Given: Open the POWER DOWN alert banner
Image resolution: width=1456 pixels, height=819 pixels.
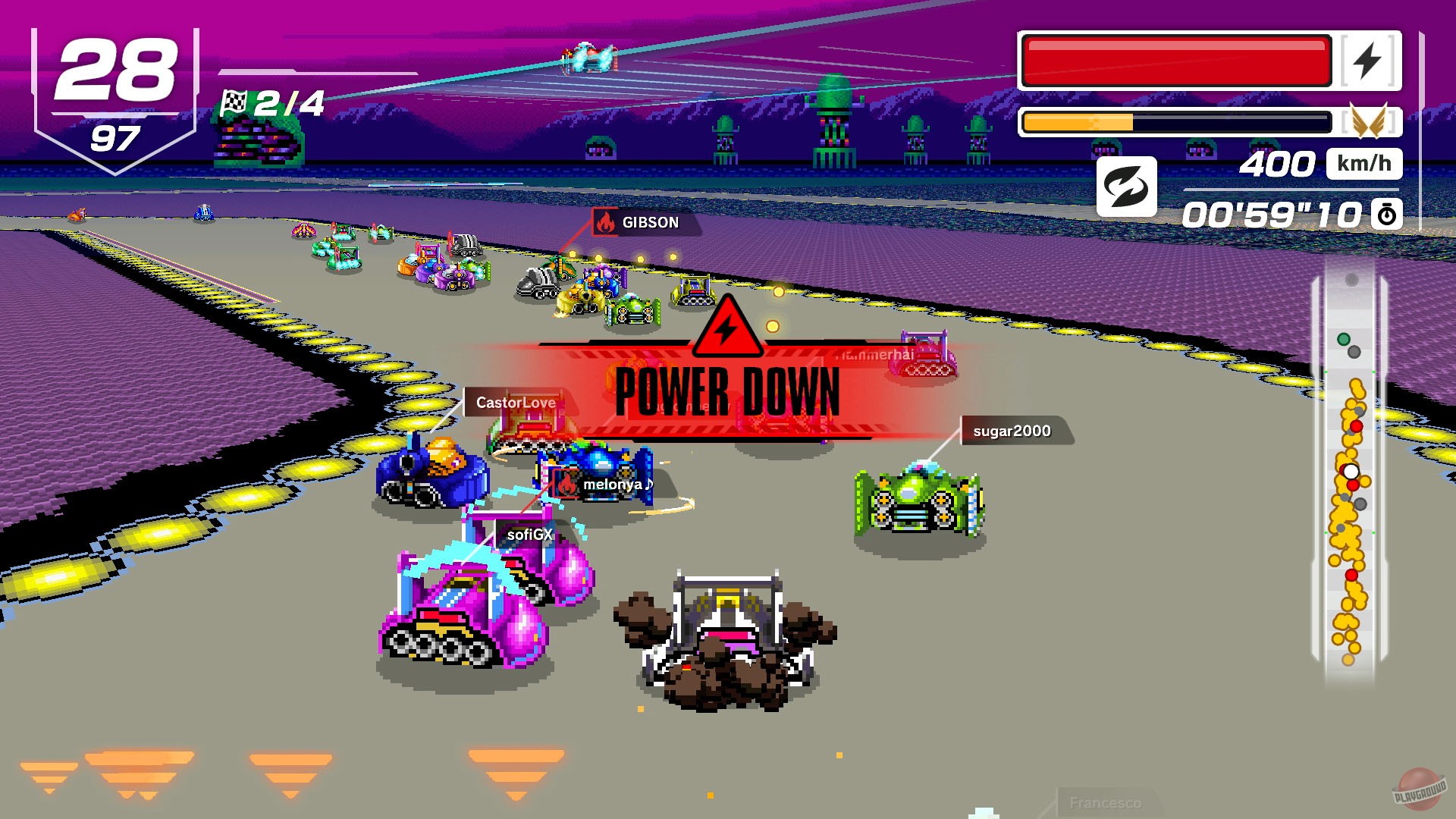Looking at the screenshot, I should (726, 392).
